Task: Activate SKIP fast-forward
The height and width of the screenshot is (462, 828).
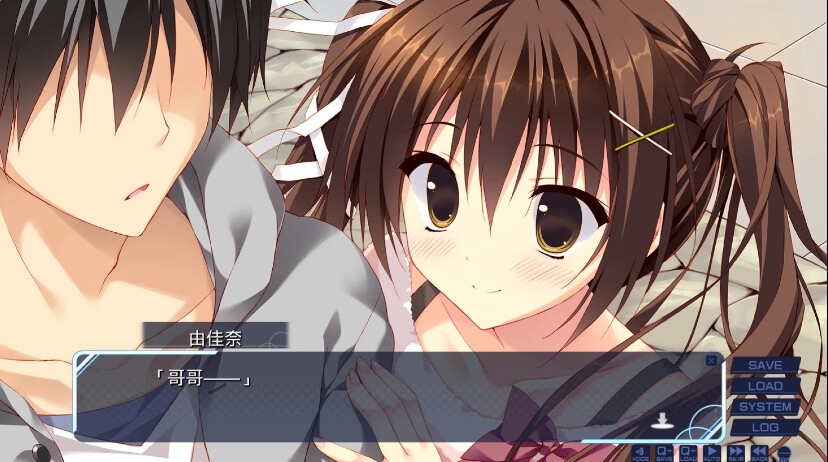Action: pyautogui.click(x=736, y=453)
